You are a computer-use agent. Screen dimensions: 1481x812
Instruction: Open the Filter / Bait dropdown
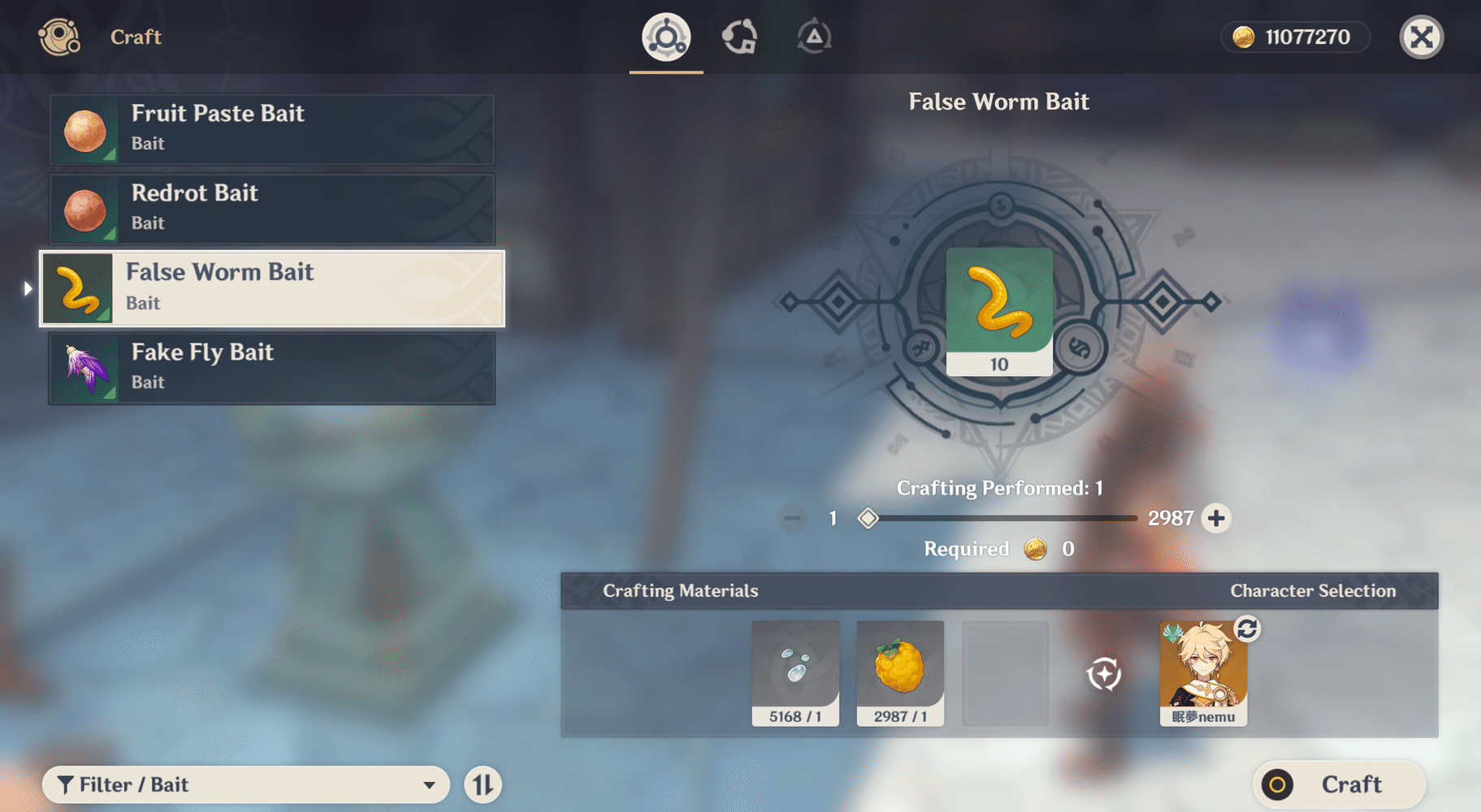click(246, 784)
